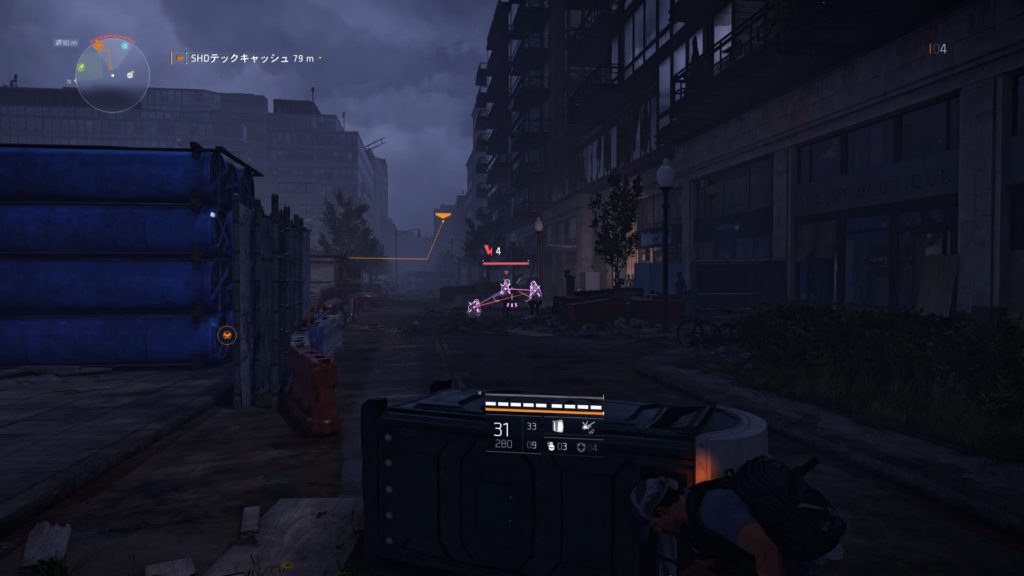Select the grenade icon in weapon HUD

coord(549,446)
